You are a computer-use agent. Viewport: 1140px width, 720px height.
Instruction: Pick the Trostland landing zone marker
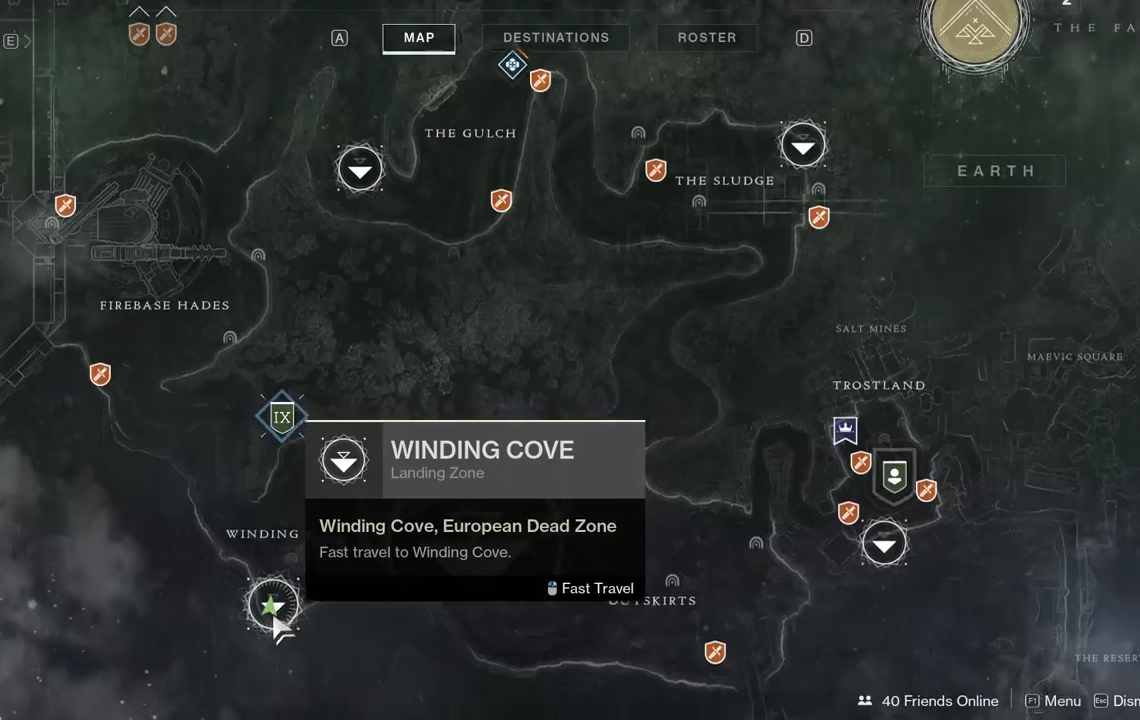(x=884, y=544)
